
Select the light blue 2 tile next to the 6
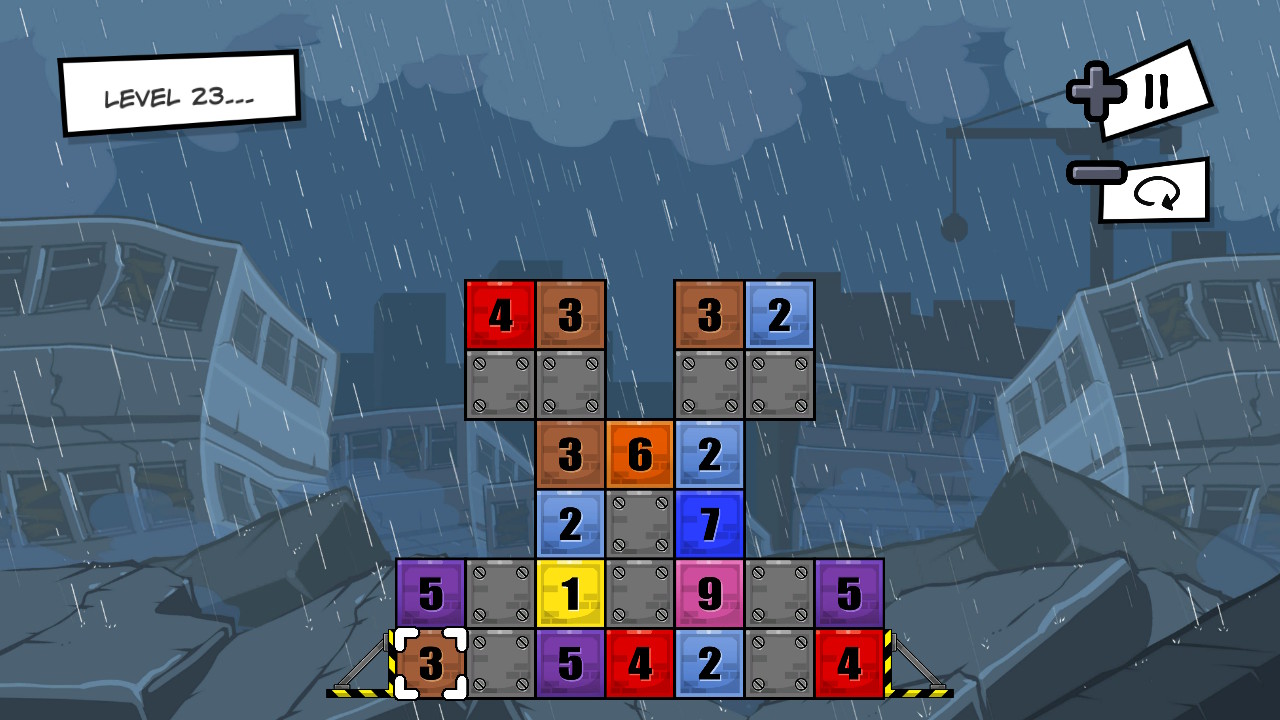(709, 455)
